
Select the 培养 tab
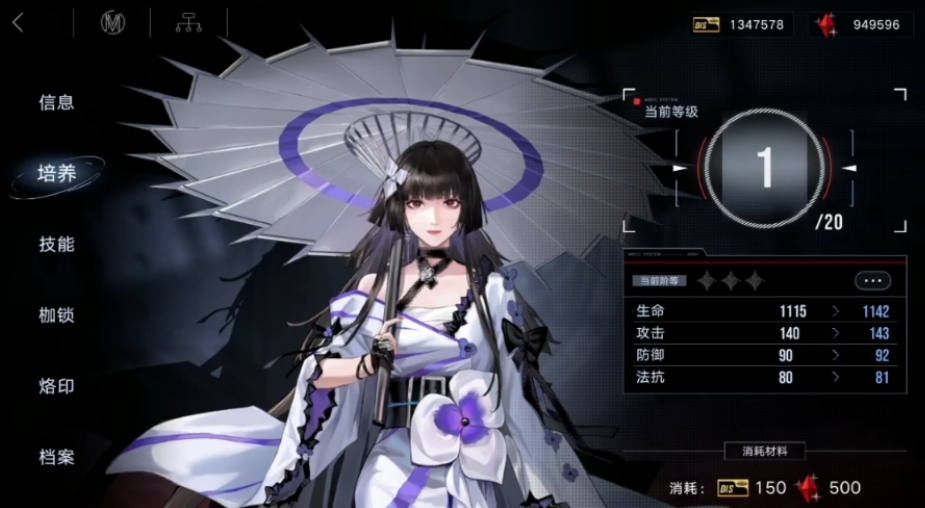57,172
